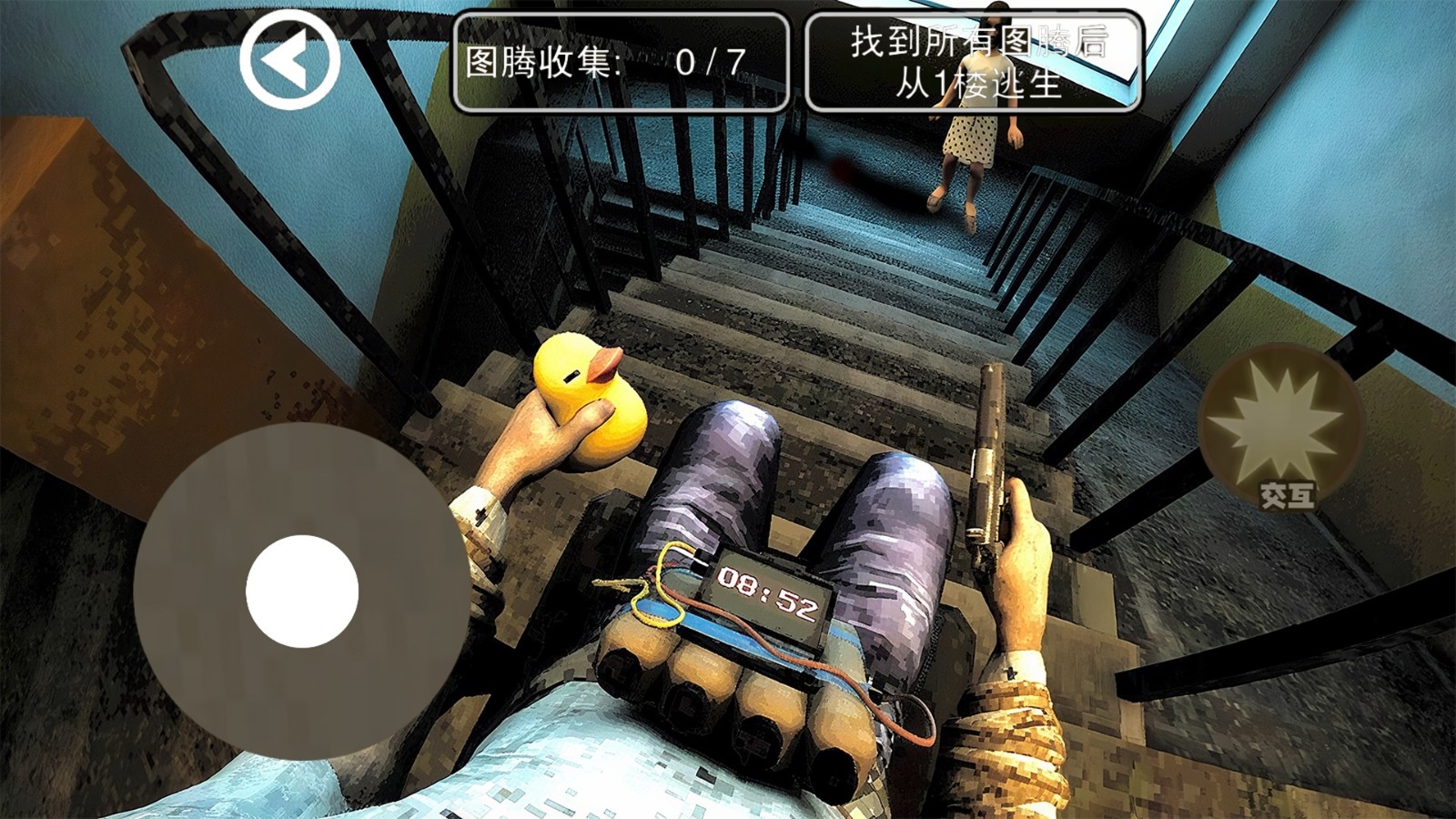Tap the glowing interaction ring
This screenshot has width=1456, height=819.
pos(1279,437)
